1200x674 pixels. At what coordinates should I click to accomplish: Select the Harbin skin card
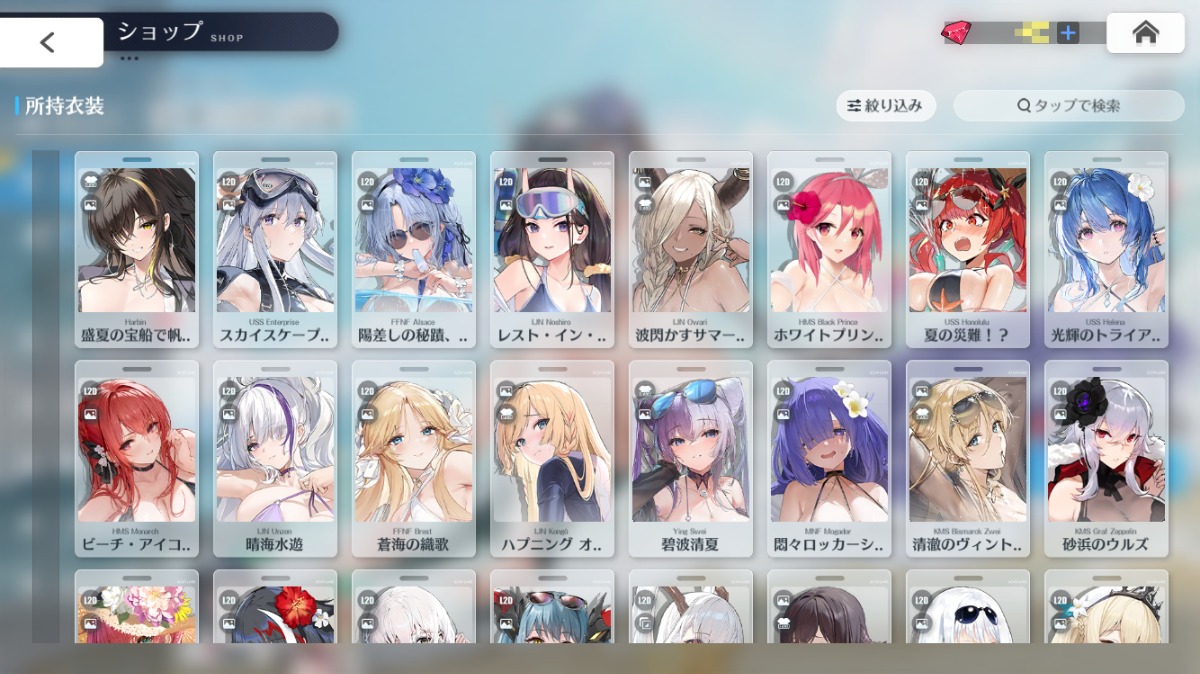(136, 249)
